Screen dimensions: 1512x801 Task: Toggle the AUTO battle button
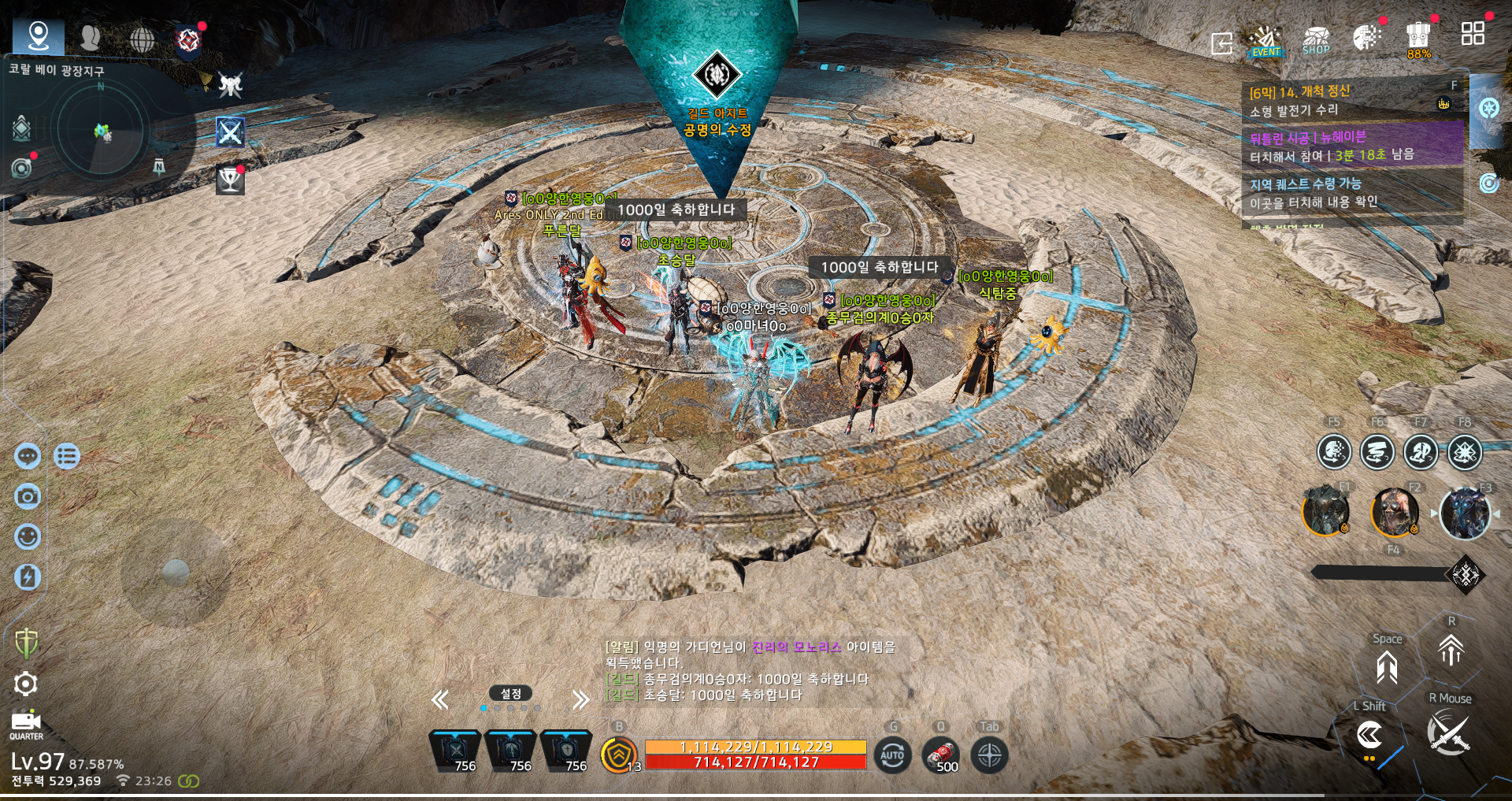[892, 755]
